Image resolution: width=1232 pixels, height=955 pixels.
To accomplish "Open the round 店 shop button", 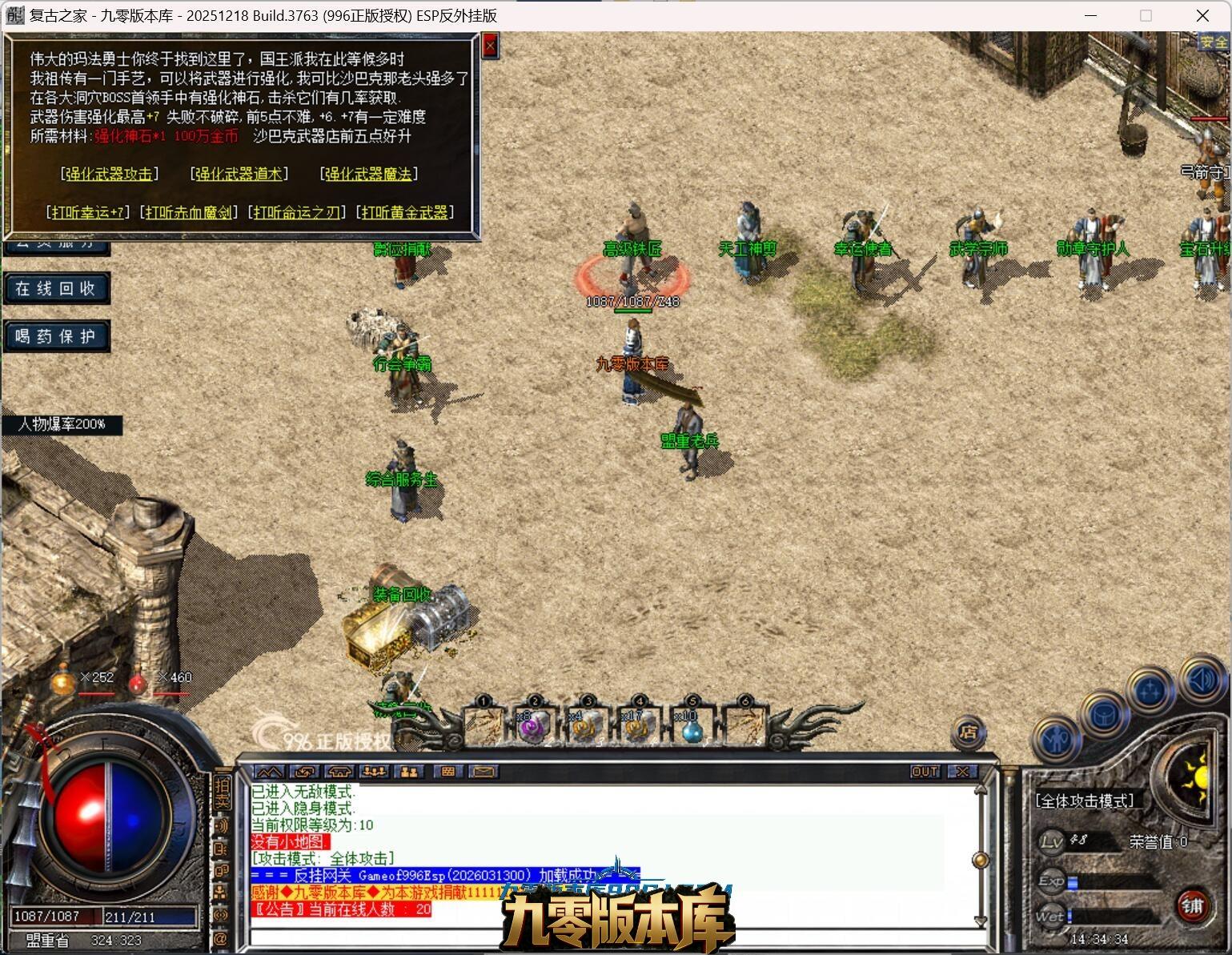I will click(969, 732).
